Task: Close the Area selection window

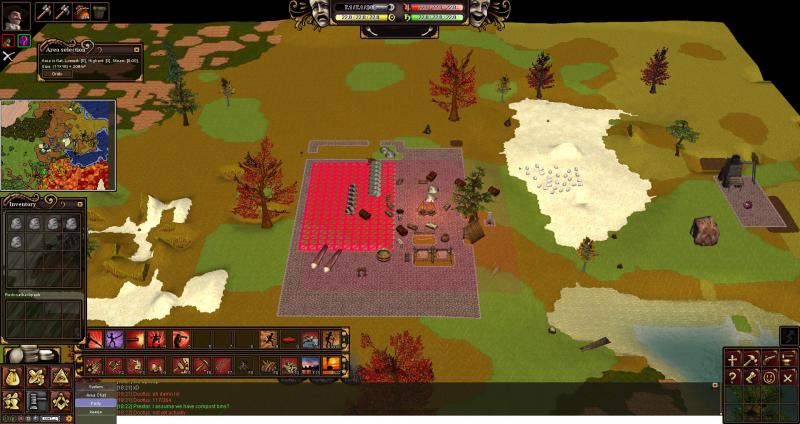Action: (135, 48)
